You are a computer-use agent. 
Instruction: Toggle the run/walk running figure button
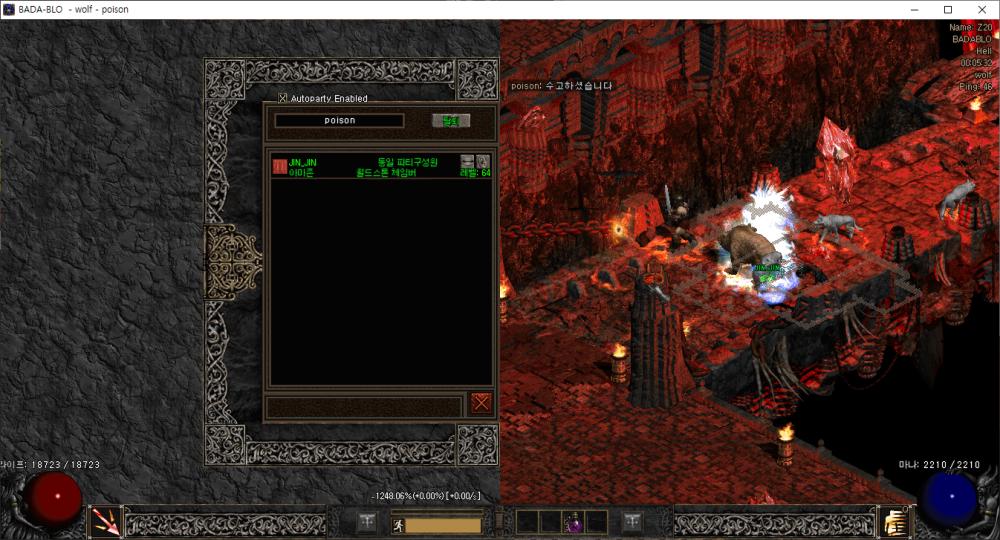point(397,524)
